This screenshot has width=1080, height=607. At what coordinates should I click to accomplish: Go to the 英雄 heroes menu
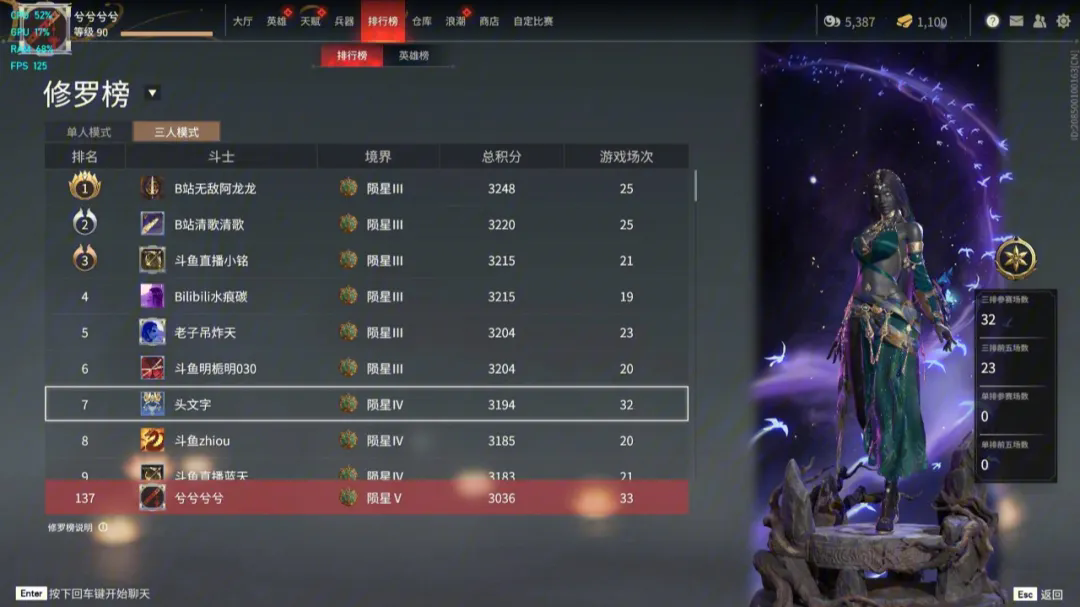click(276, 21)
